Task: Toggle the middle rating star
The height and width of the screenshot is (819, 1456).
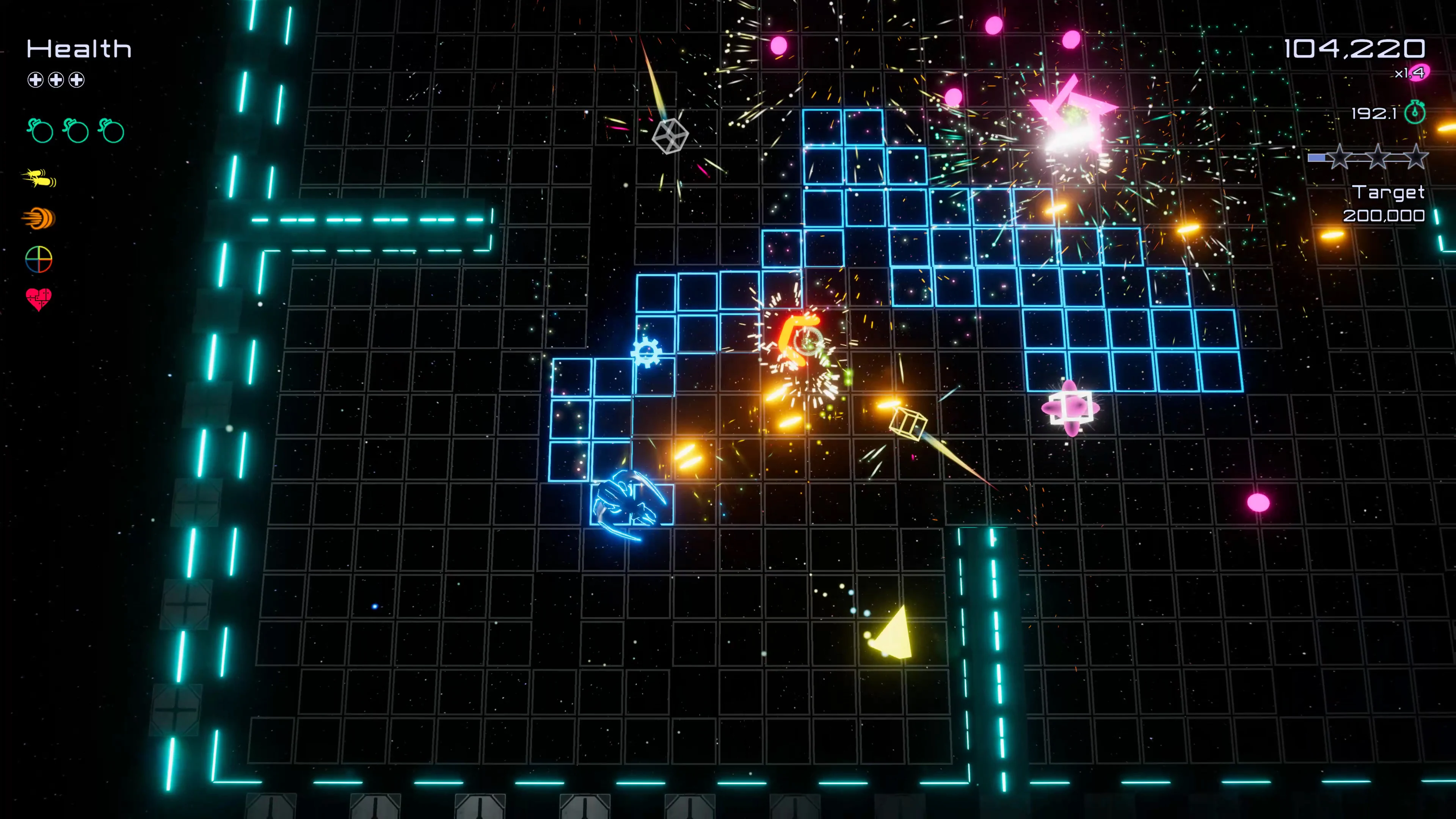Action: click(1378, 158)
